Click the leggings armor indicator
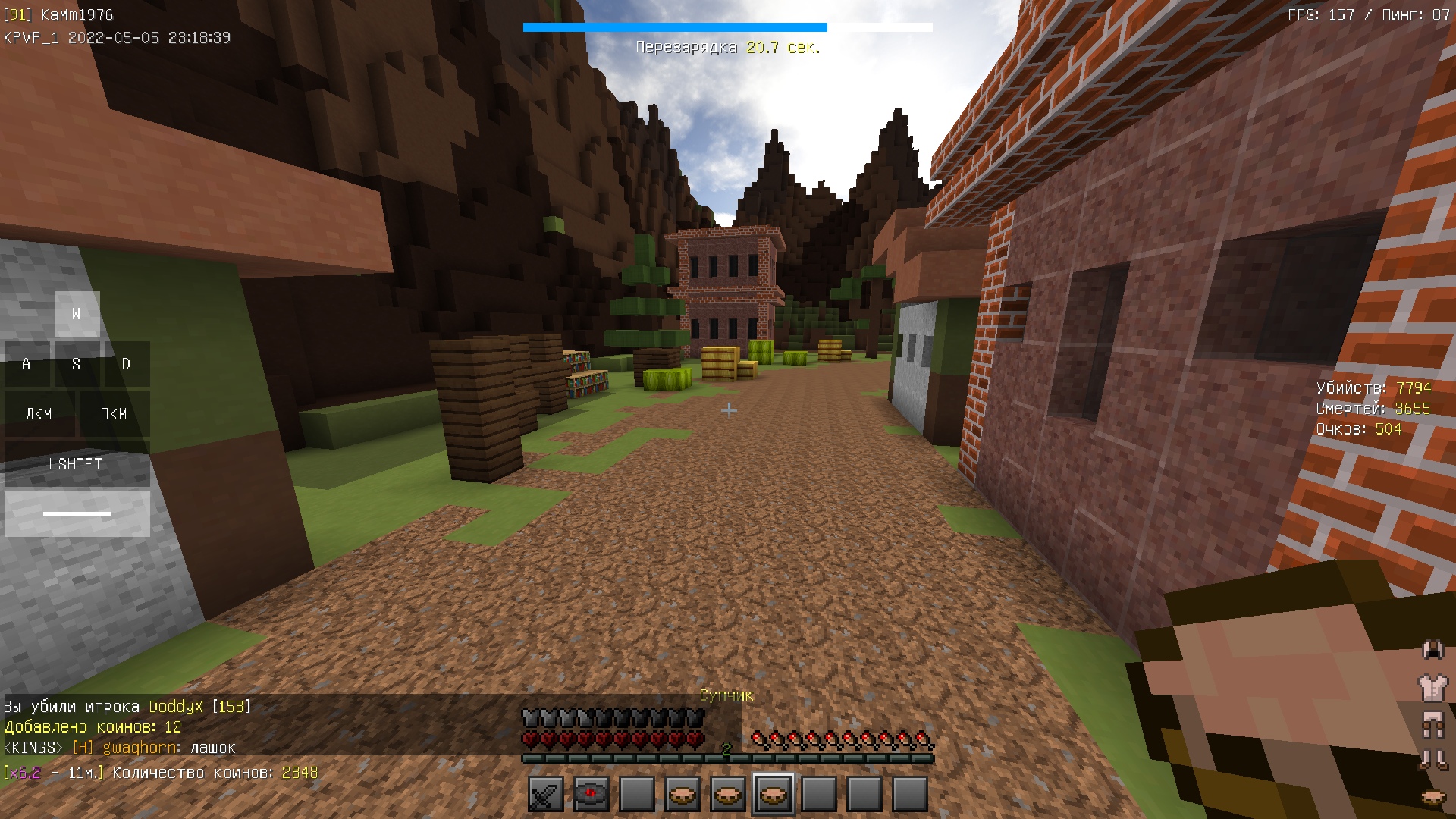 [x=1432, y=723]
